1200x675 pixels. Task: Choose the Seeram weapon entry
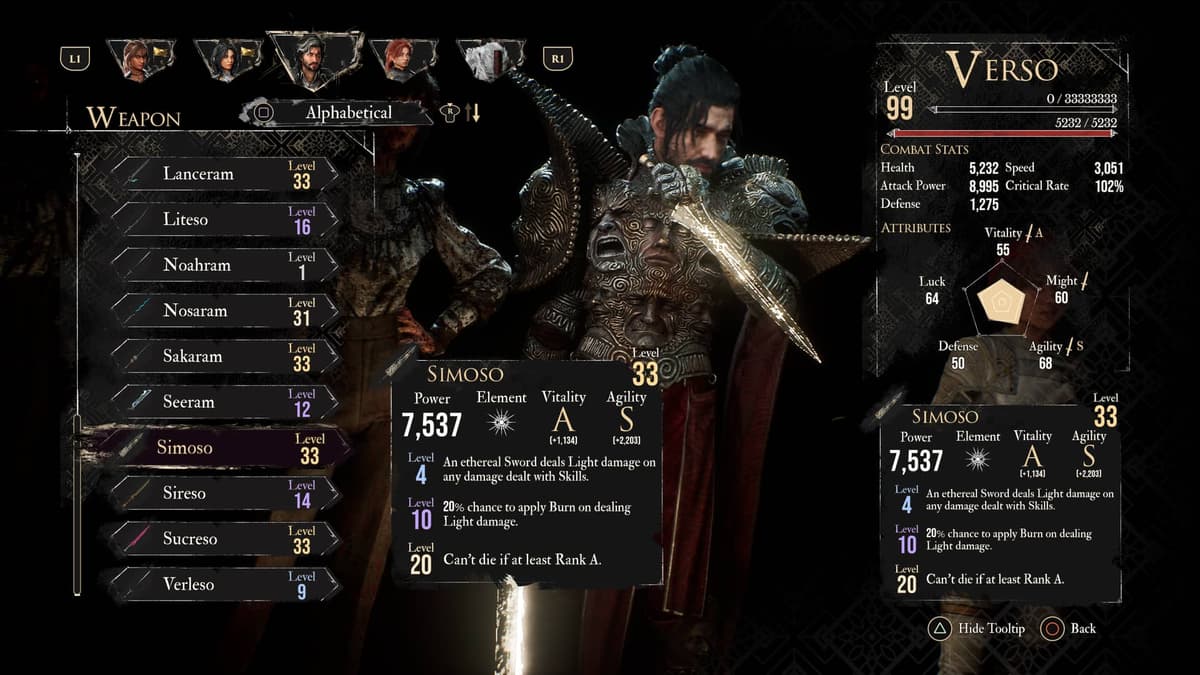click(225, 402)
